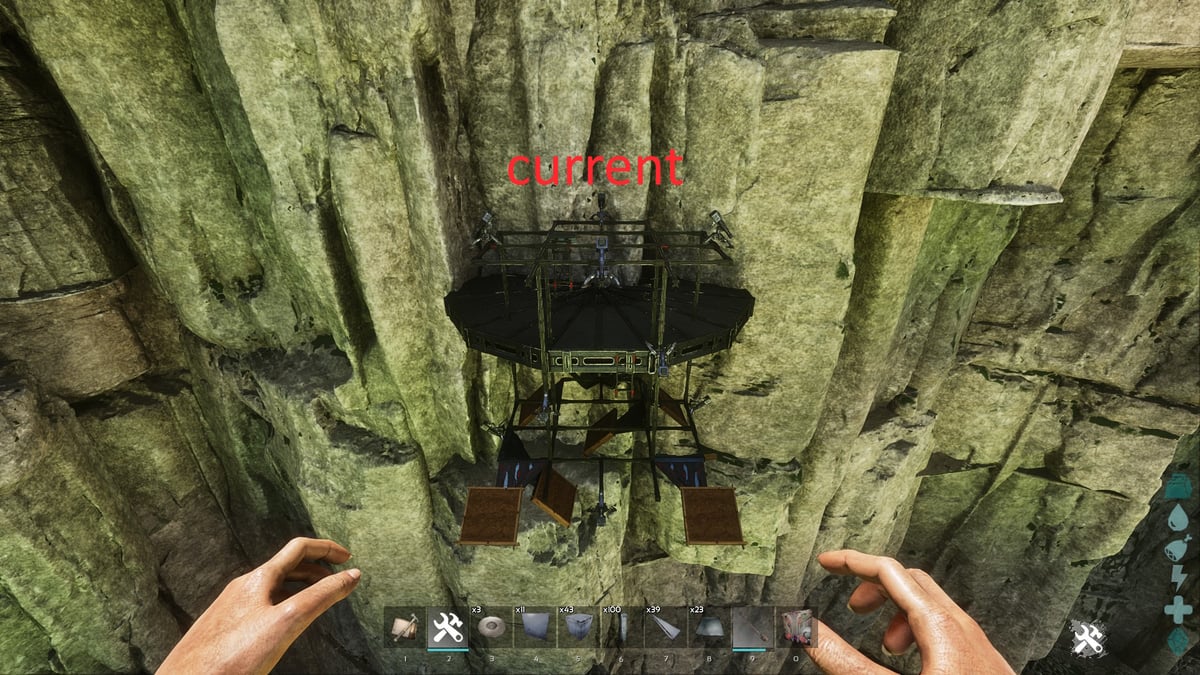Select the wrench and hammer tool slot

[447, 628]
